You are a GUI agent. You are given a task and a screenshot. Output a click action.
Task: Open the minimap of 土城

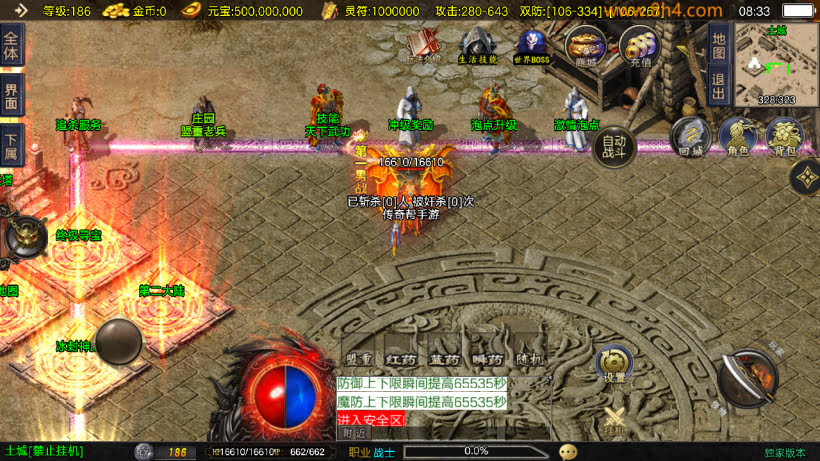coord(777,62)
